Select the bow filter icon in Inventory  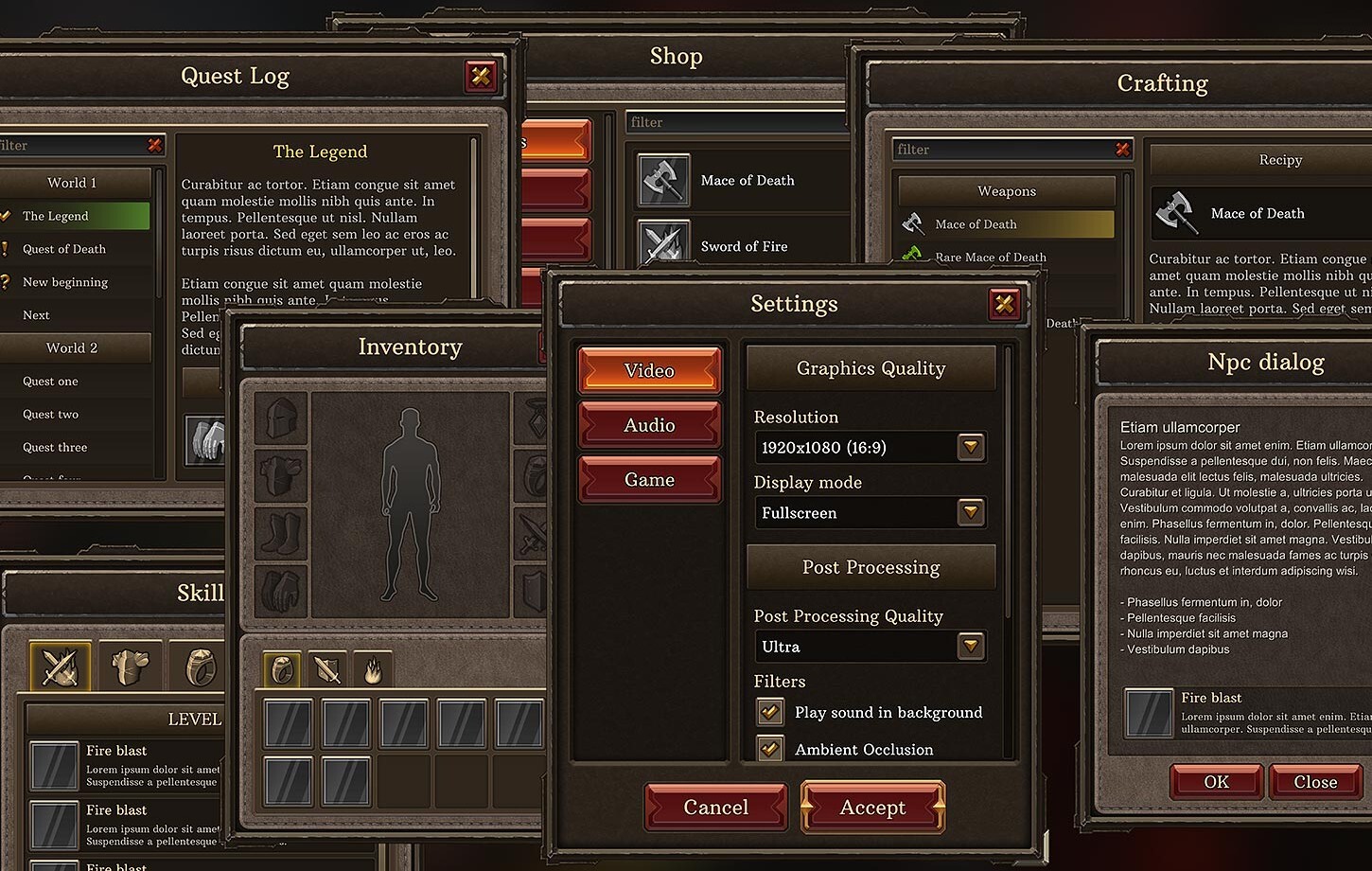[326, 668]
